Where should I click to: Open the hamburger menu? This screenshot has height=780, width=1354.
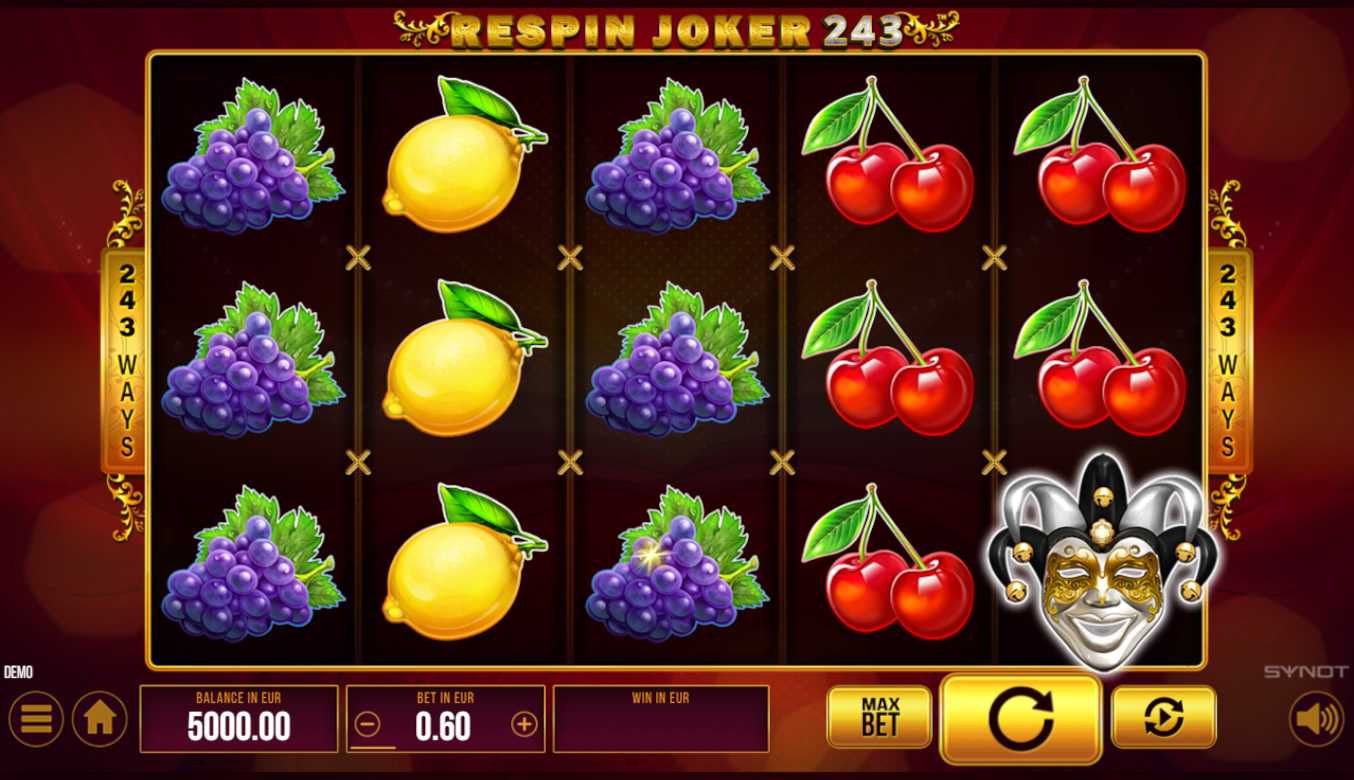click(36, 719)
